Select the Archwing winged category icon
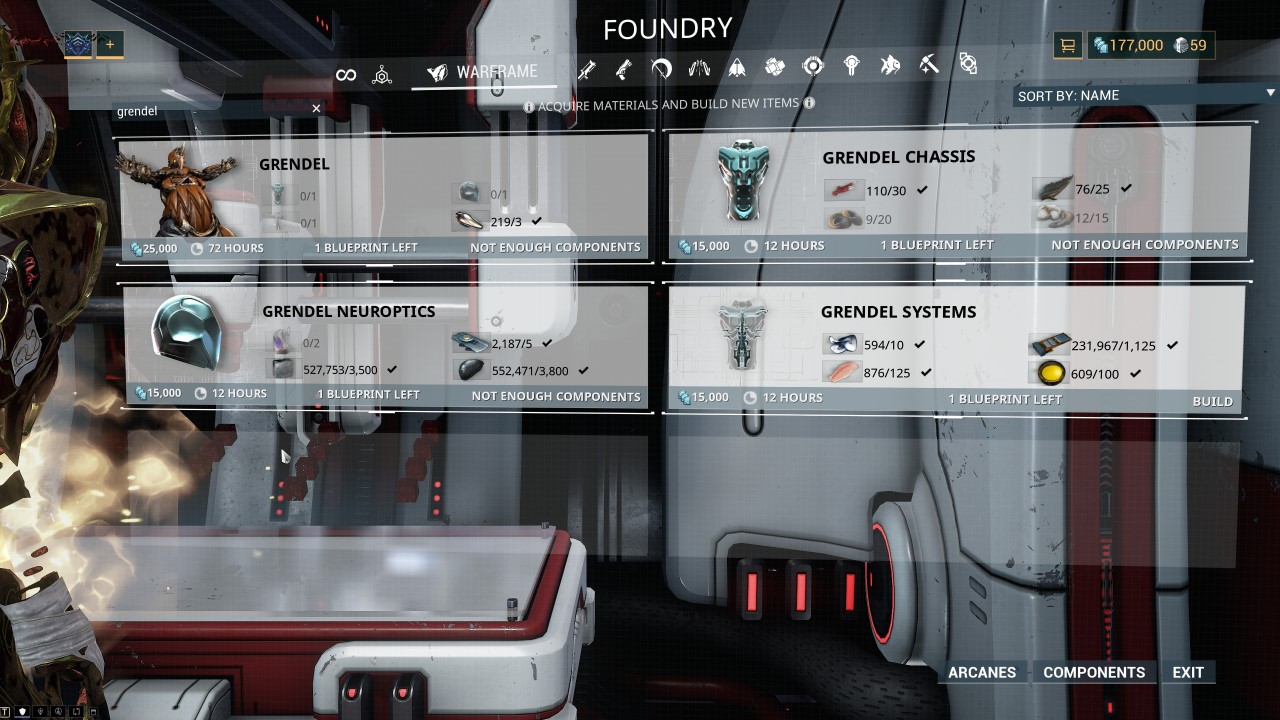 point(736,66)
